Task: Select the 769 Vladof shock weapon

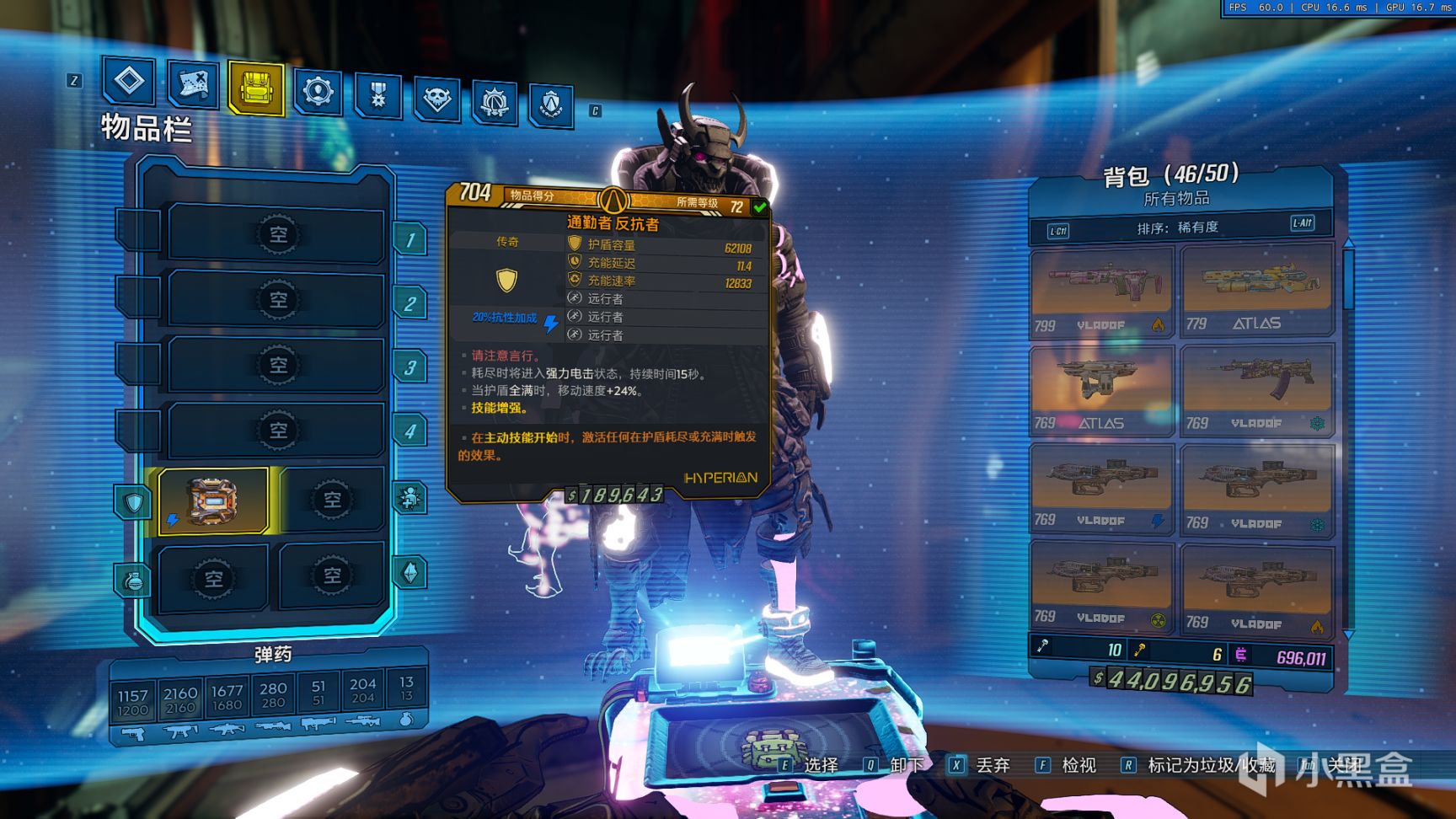Action: 1101,487
